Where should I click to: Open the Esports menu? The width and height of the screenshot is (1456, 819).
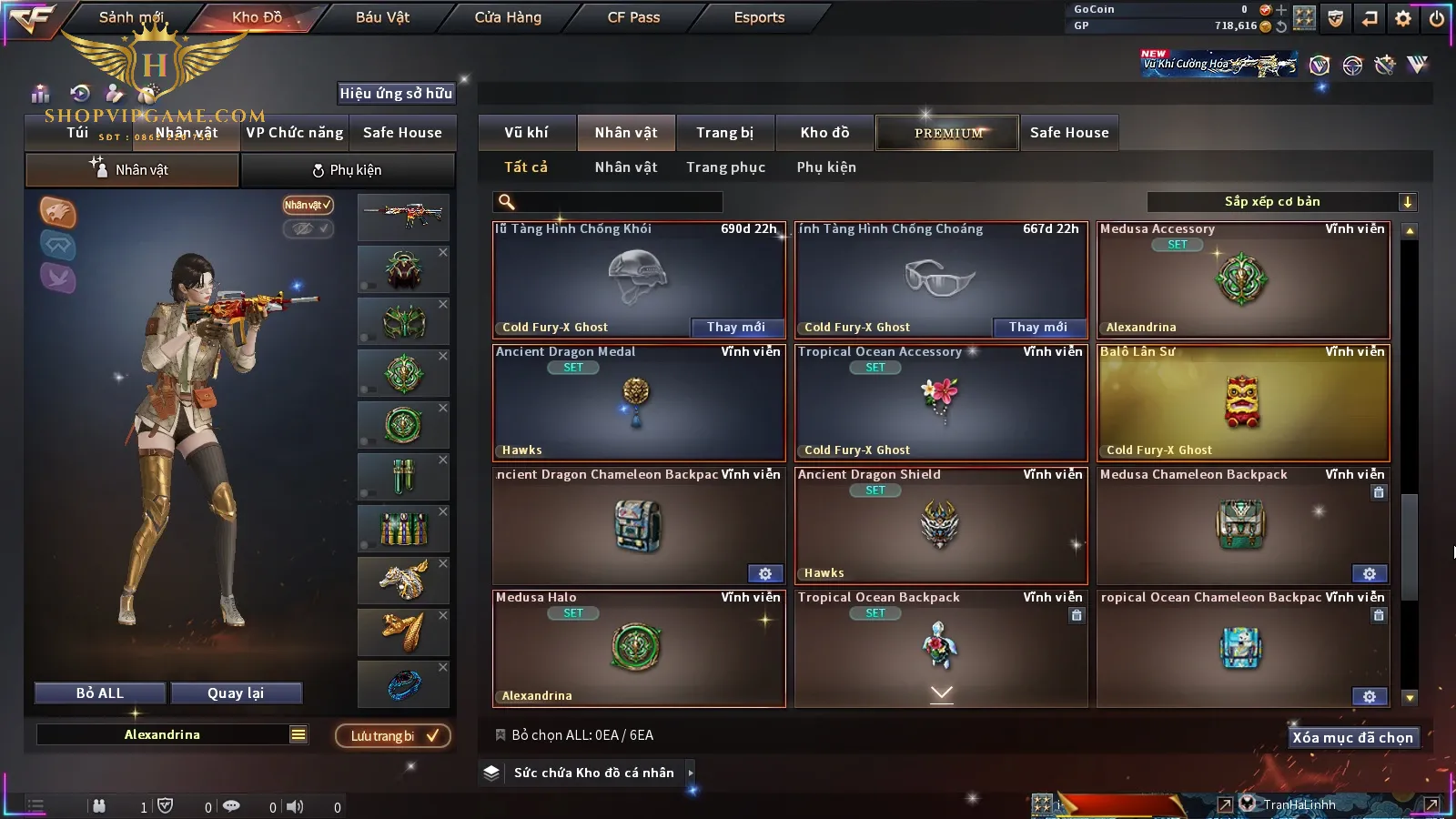759,17
